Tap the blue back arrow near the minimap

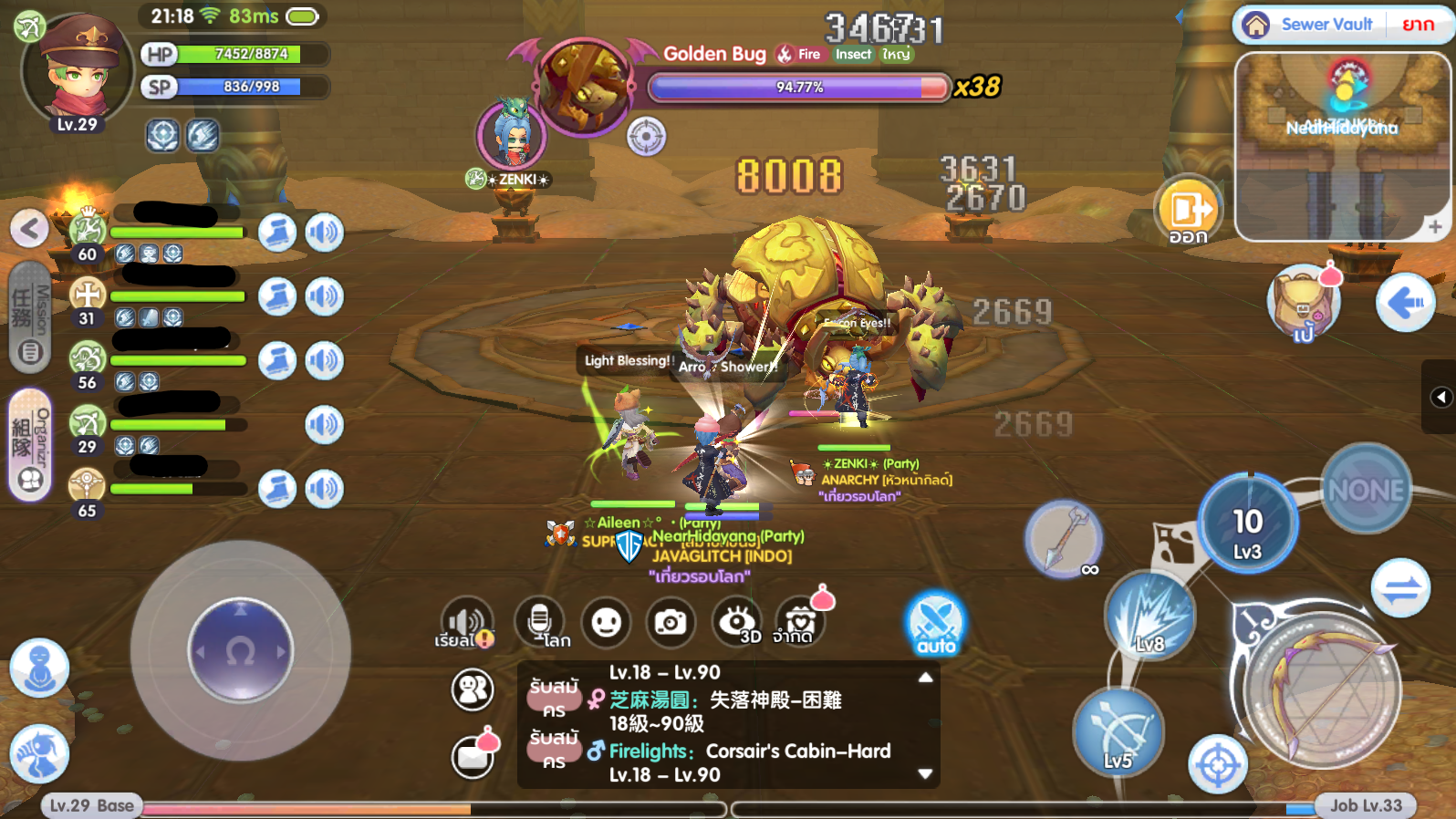tap(1406, 301)
